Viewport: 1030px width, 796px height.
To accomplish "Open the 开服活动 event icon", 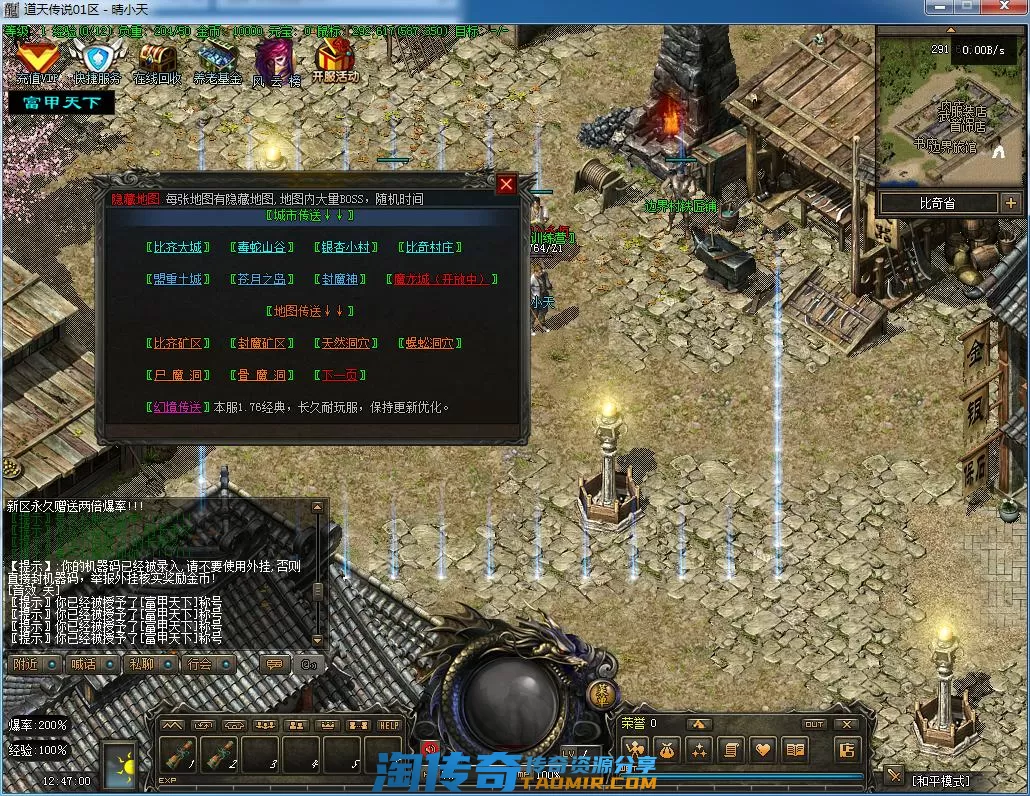I will [335, 60].
